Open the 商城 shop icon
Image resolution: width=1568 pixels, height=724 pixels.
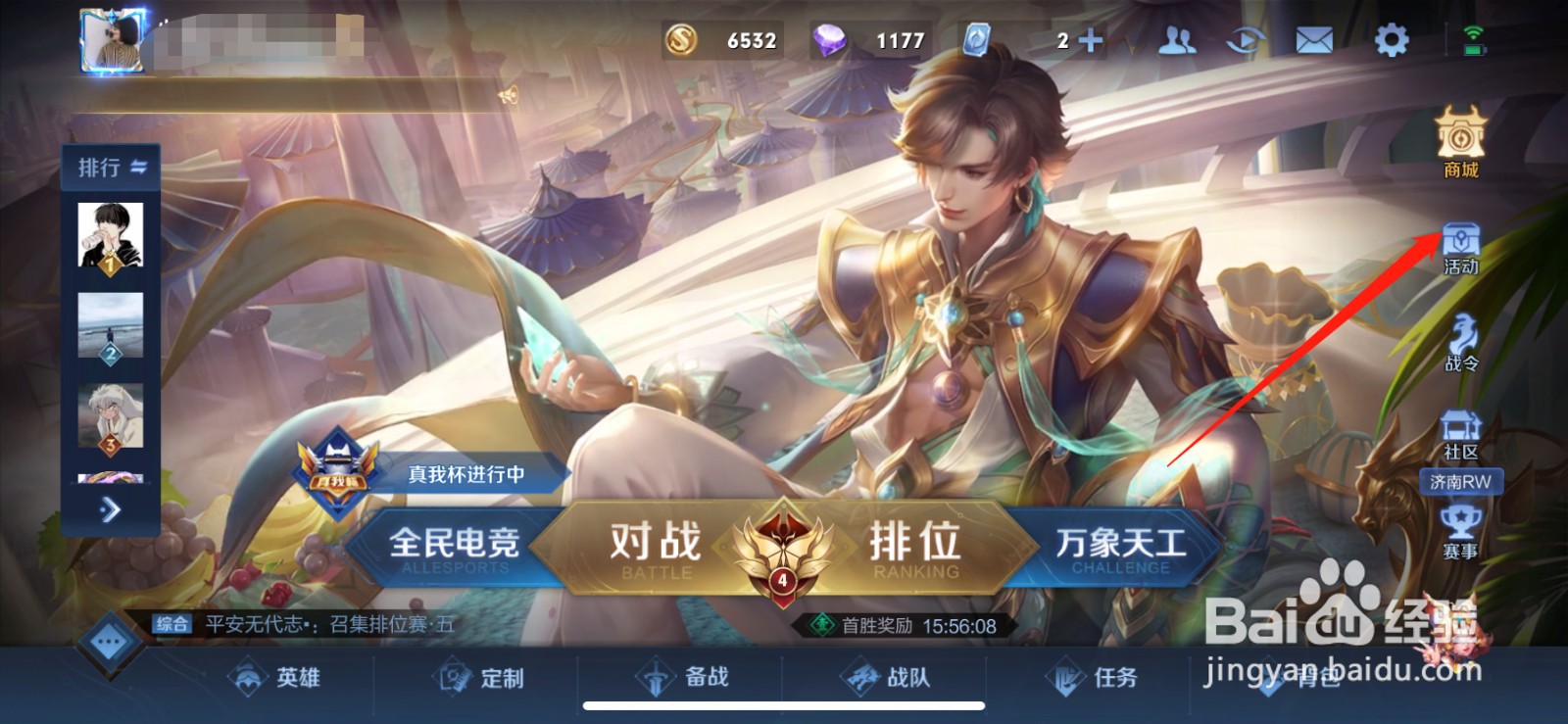(1459, 147)
